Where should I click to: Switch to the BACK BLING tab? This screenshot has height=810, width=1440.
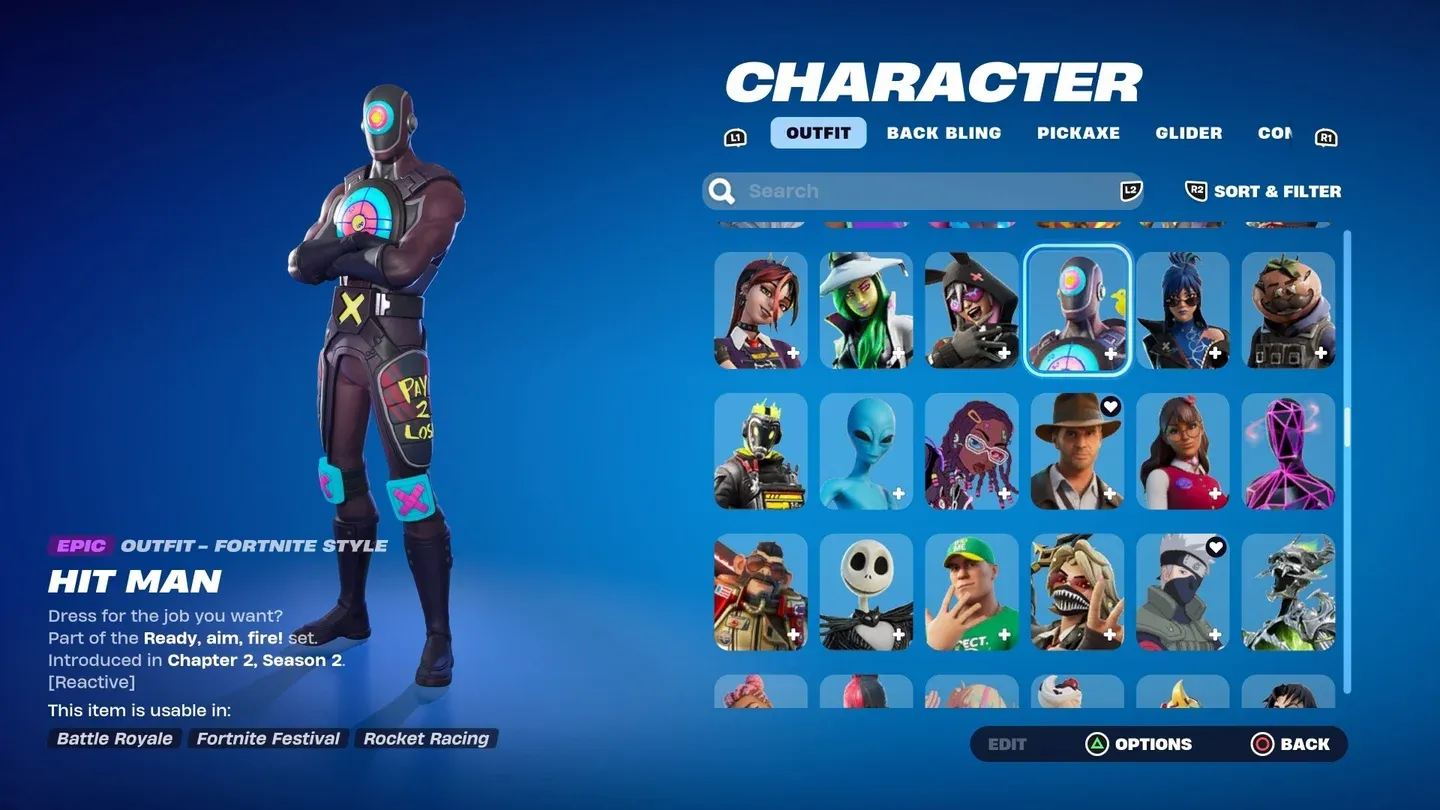[x=943, y=132]
